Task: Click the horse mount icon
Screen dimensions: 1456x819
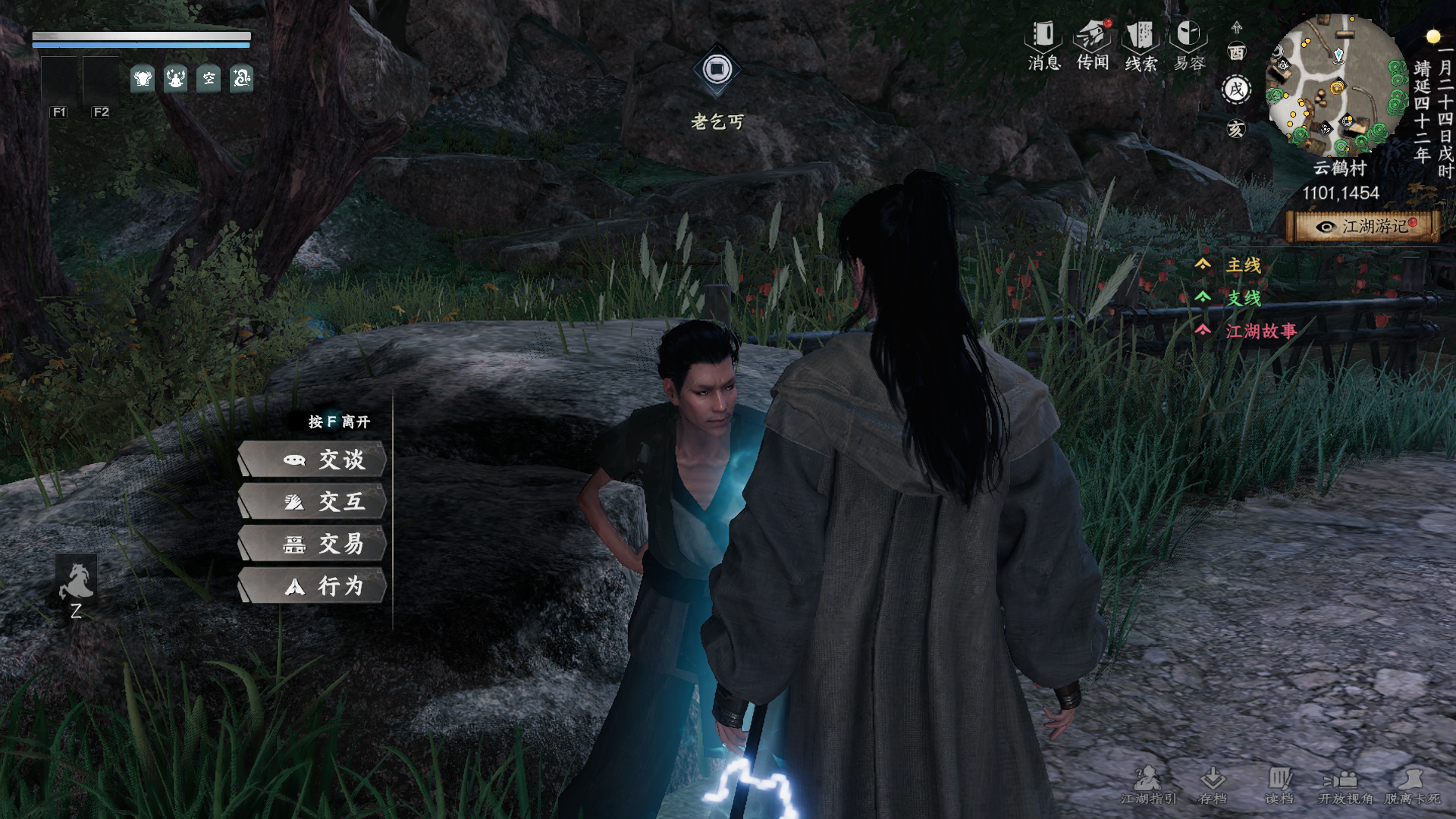Action: pos(77,582)
